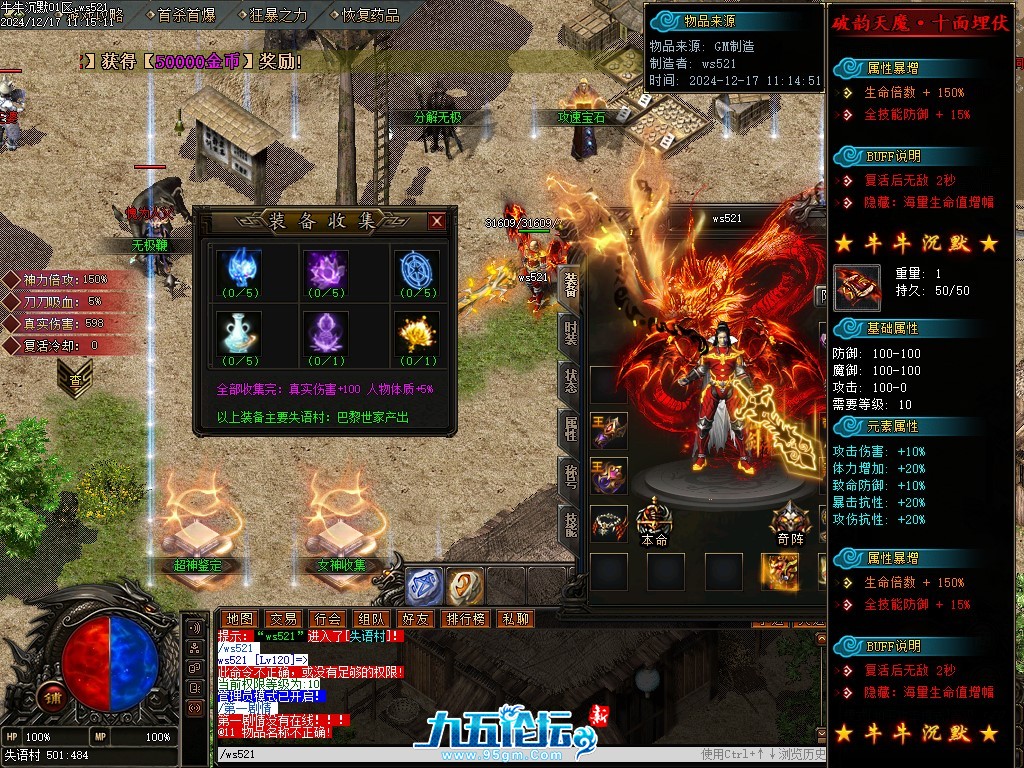
Task: Switch to the 时装 tab
Action: 570,332
